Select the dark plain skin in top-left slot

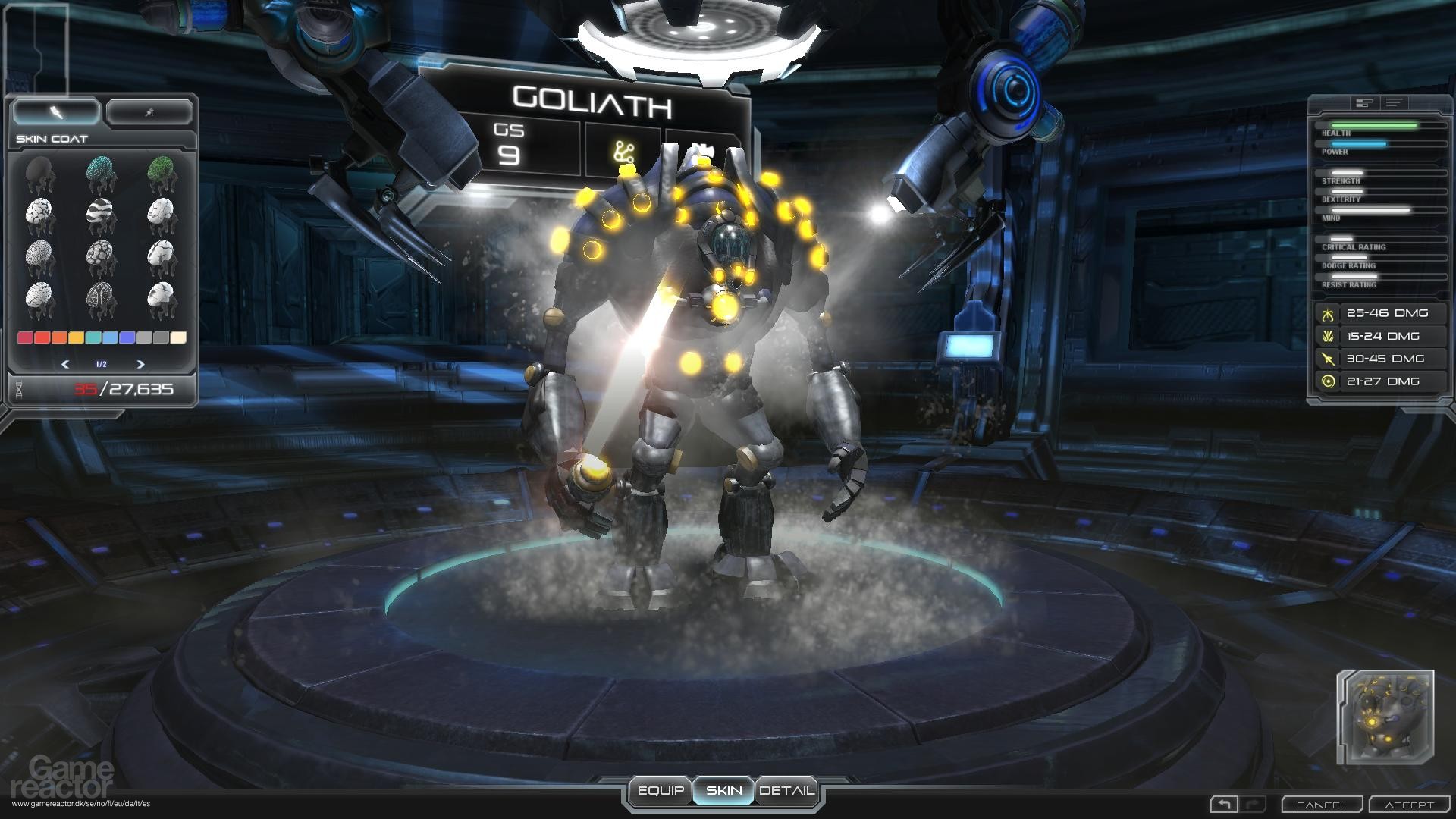coord(39,173)
